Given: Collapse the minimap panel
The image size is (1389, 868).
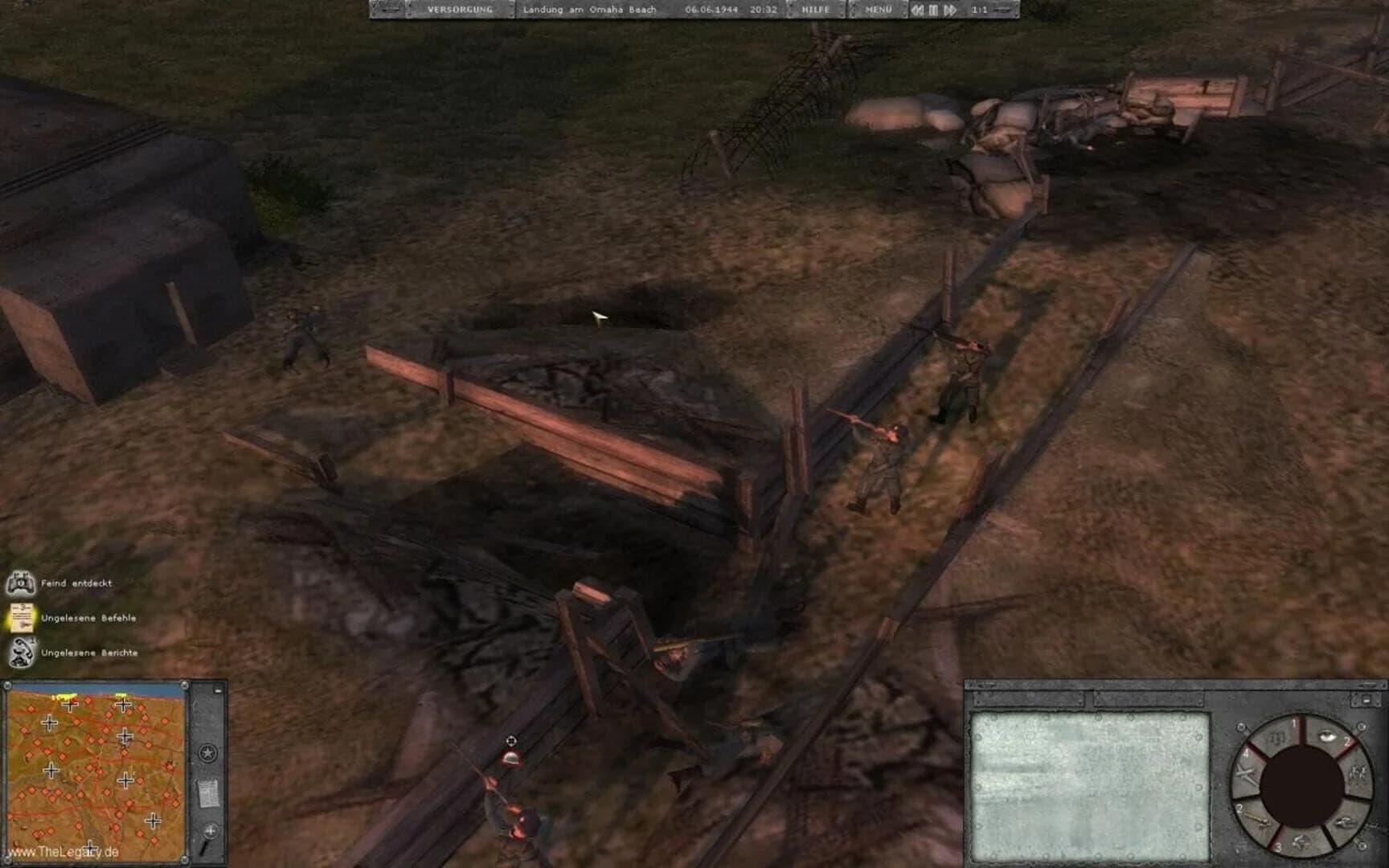Looking at the screenshot, I should (x=217, y=690).
